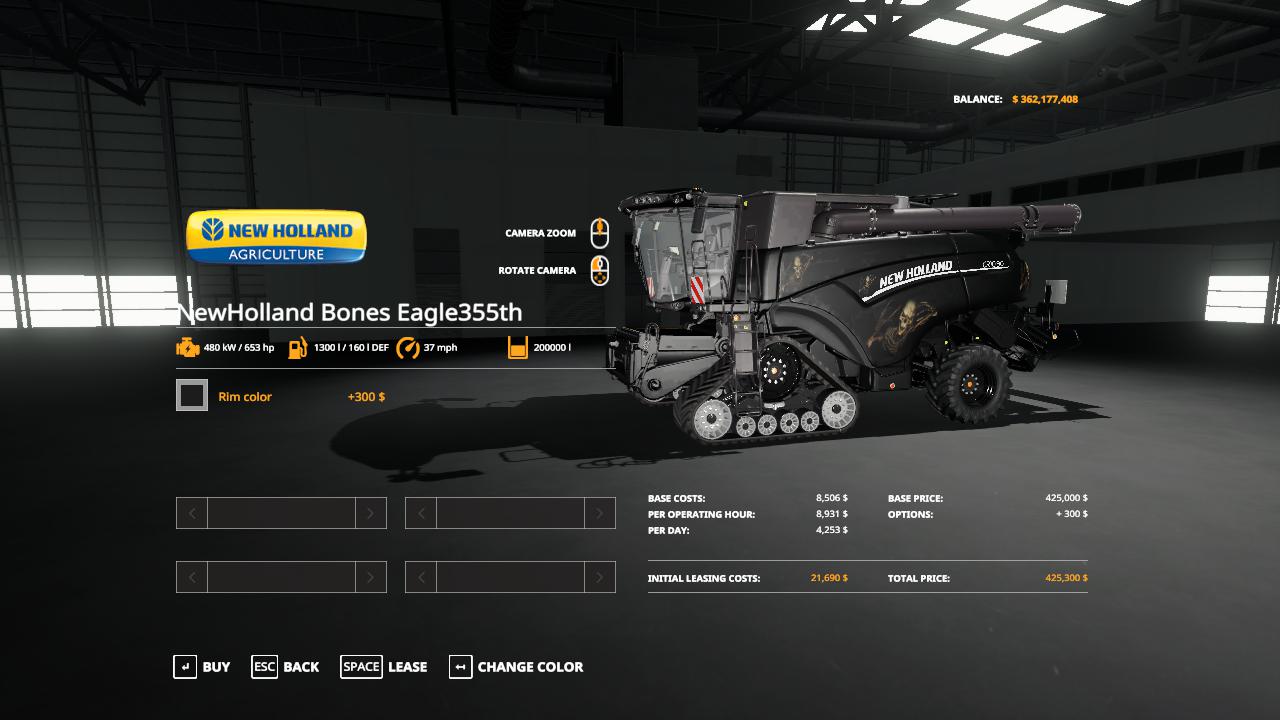Viewport: 1280px width, 720px height.
Task: Toggle the Rim color option checkbox
Action: point(192,396)
